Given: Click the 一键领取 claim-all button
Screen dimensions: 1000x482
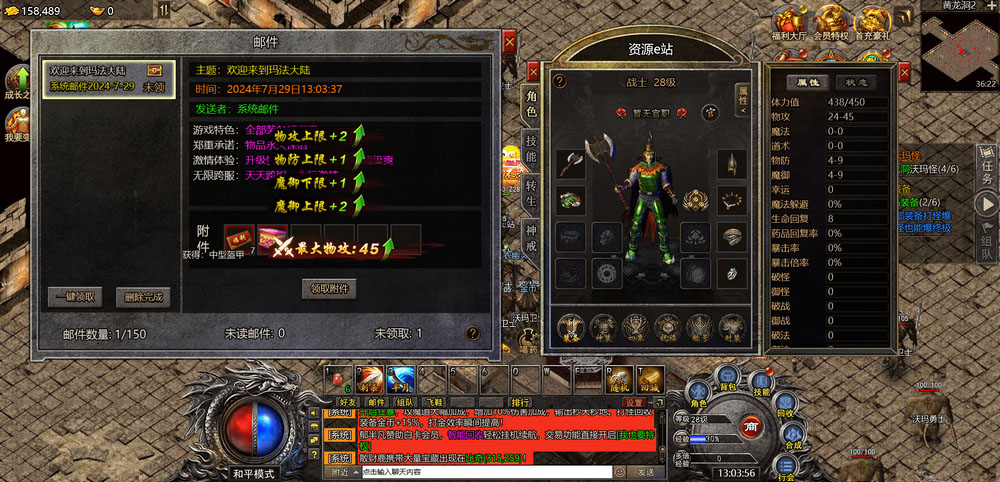Looking at the screenshot, I should point(75,297).
